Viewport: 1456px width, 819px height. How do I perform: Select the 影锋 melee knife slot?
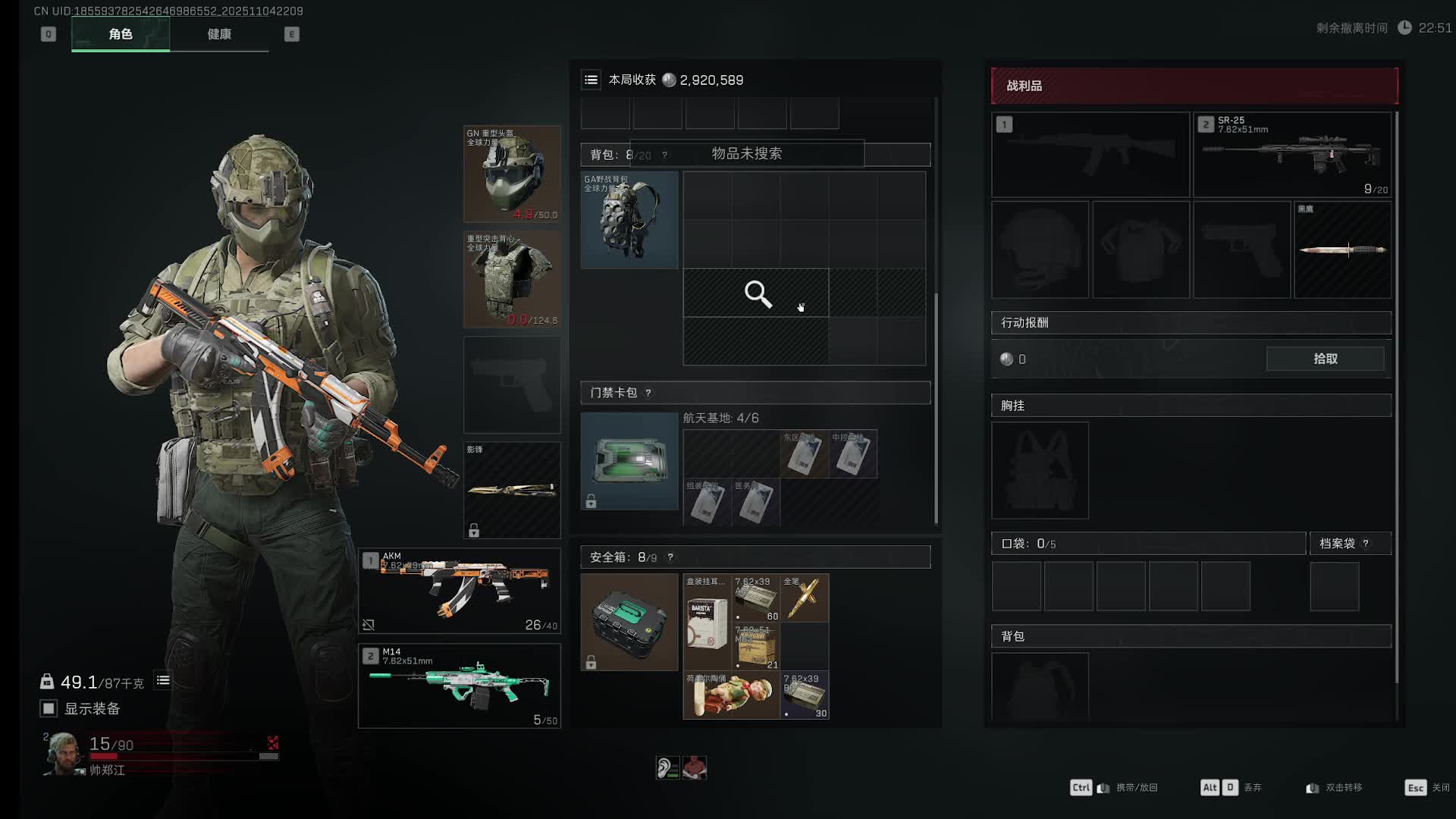click(x=512, y=490)
